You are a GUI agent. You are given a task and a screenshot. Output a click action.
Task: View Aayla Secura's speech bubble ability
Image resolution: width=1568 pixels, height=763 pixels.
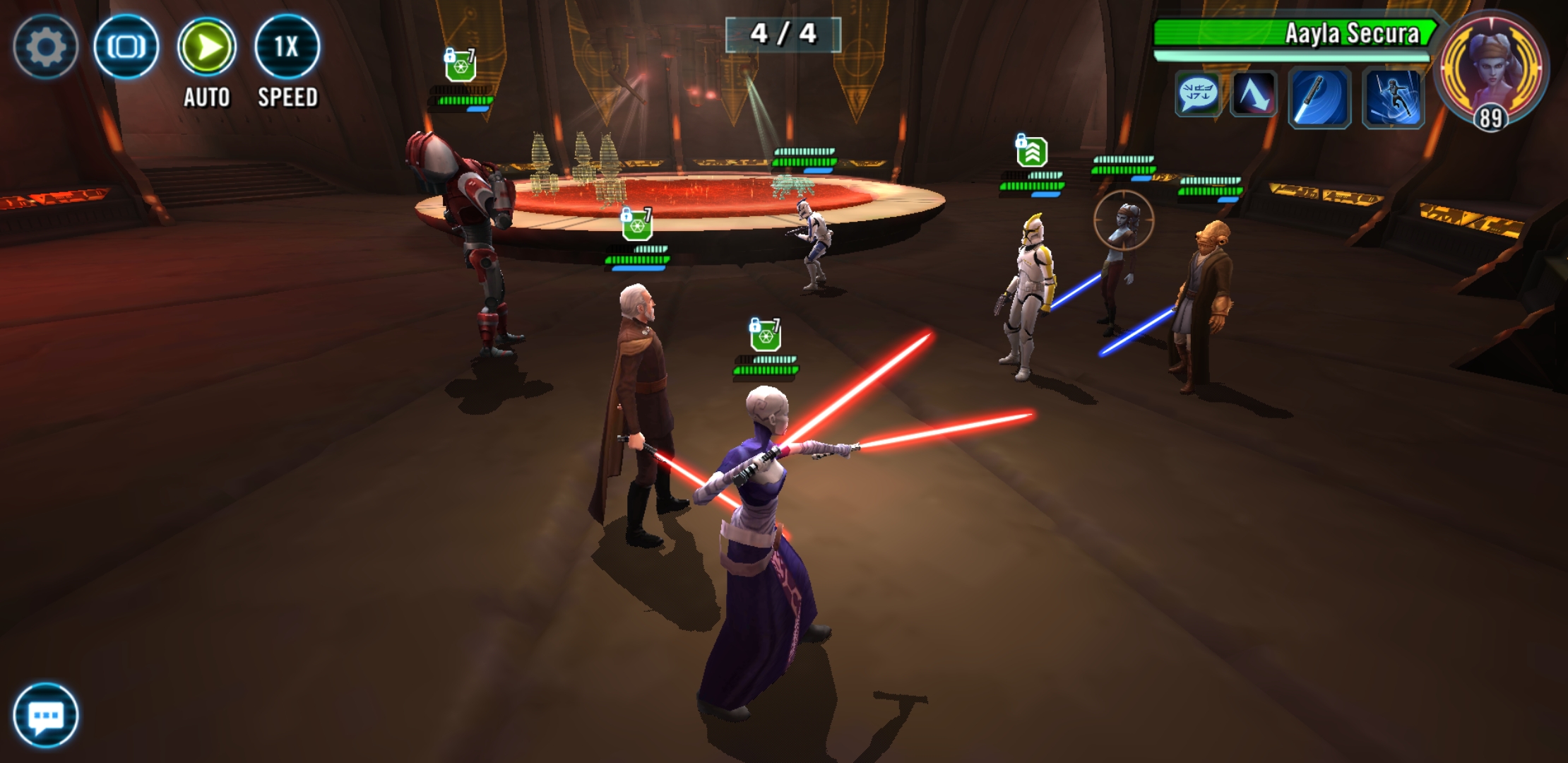(1198, 95)
